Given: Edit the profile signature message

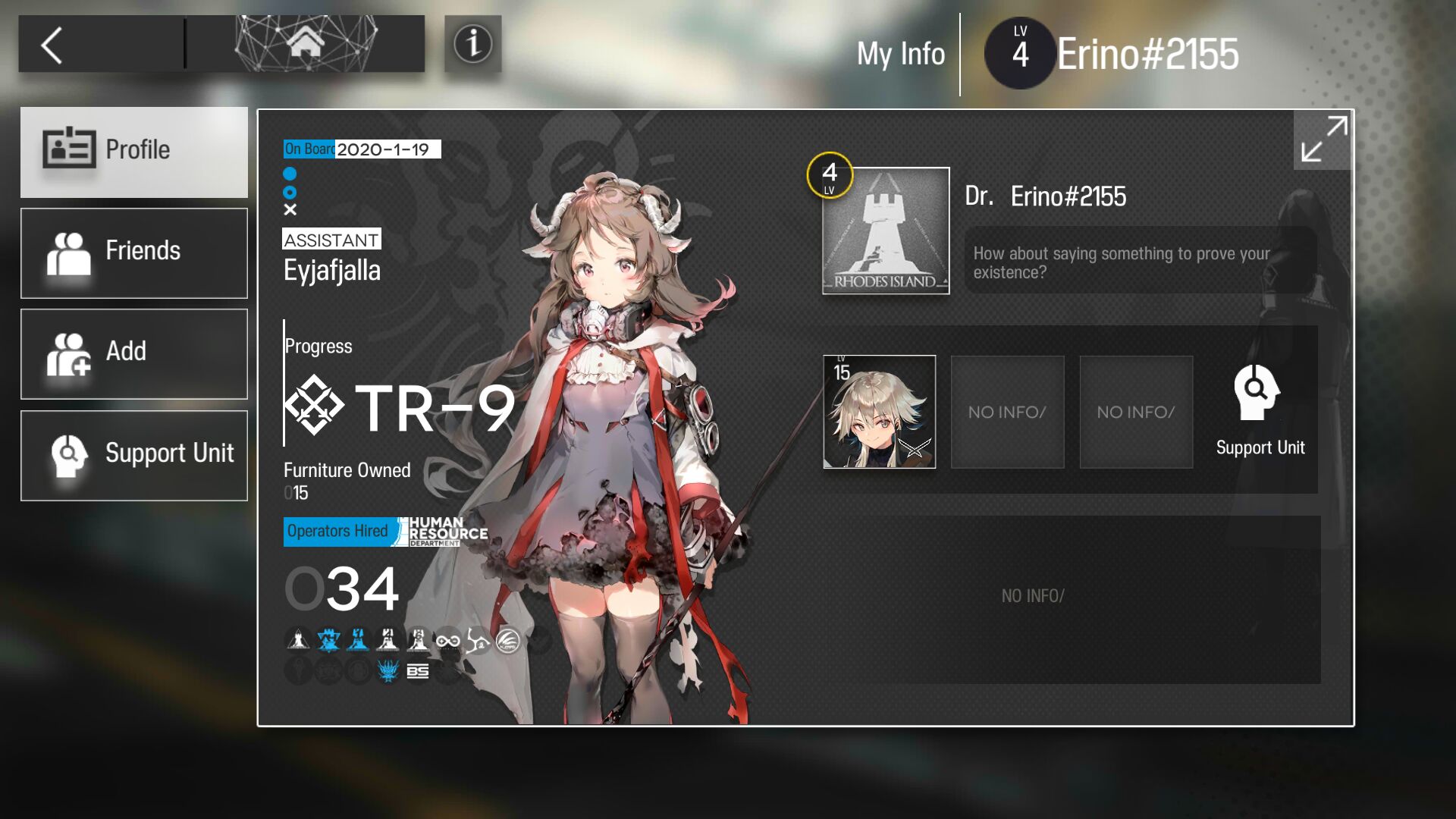Looking at the screenshot, I should point(1139,262).
